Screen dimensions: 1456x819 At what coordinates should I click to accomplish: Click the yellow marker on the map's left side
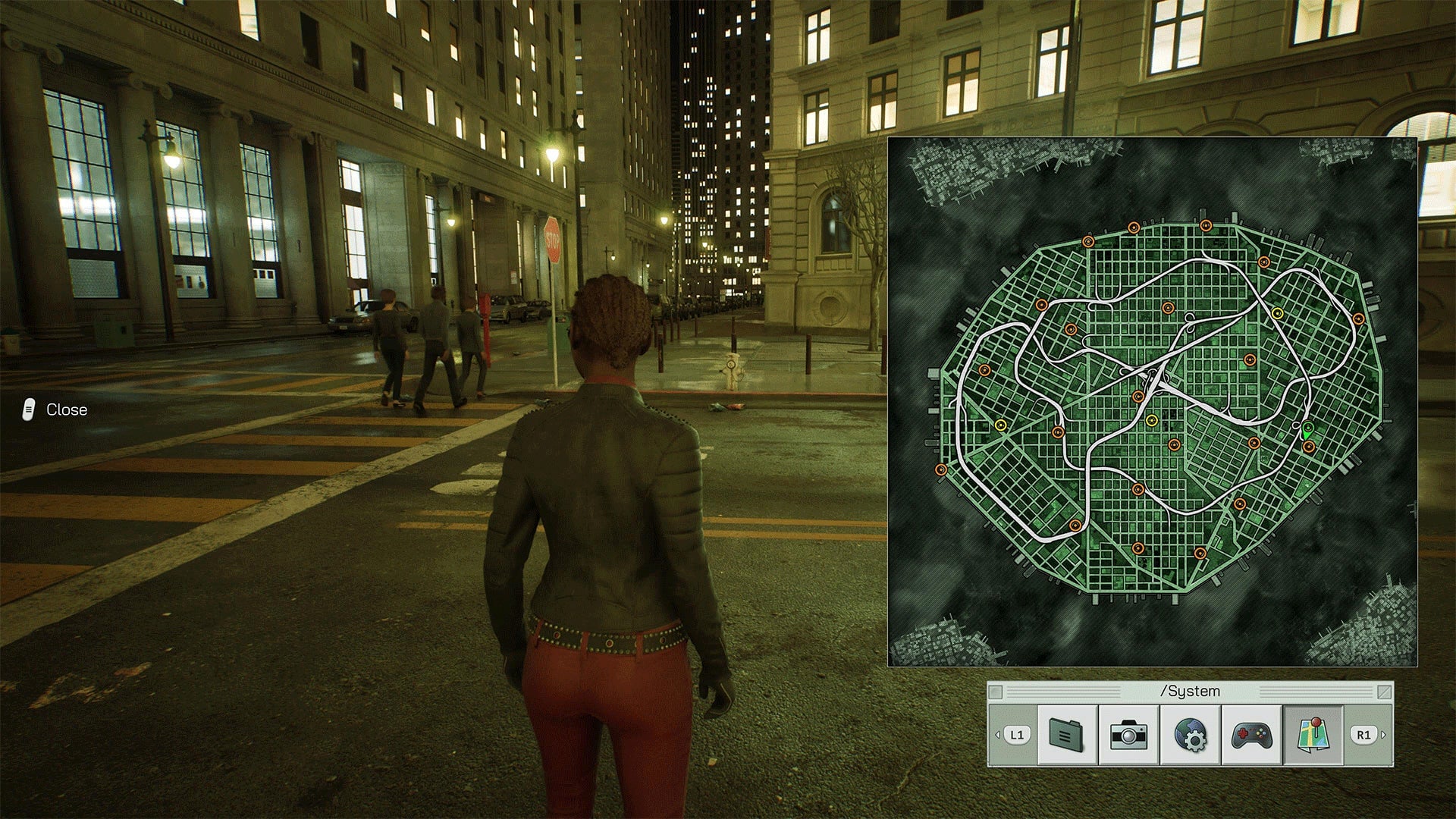1001,423
